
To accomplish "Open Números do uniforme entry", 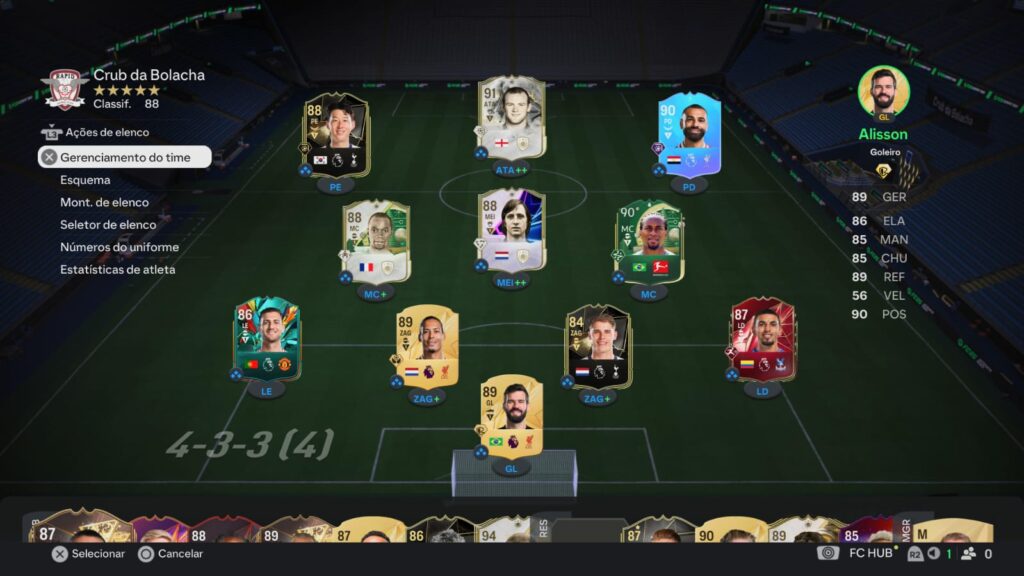I will (119, 247).
